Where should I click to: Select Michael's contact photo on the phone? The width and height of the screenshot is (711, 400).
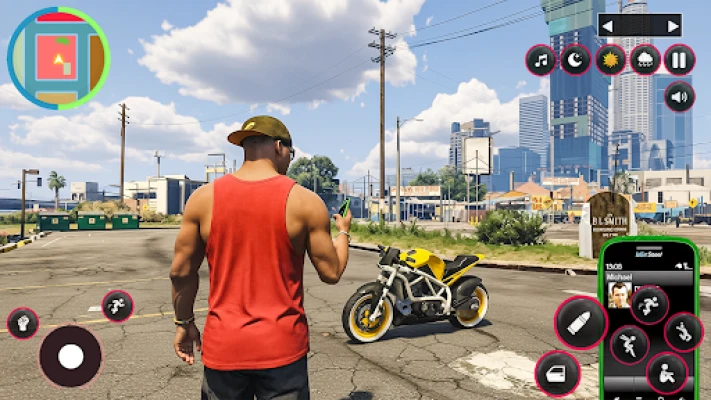(620, 294)
